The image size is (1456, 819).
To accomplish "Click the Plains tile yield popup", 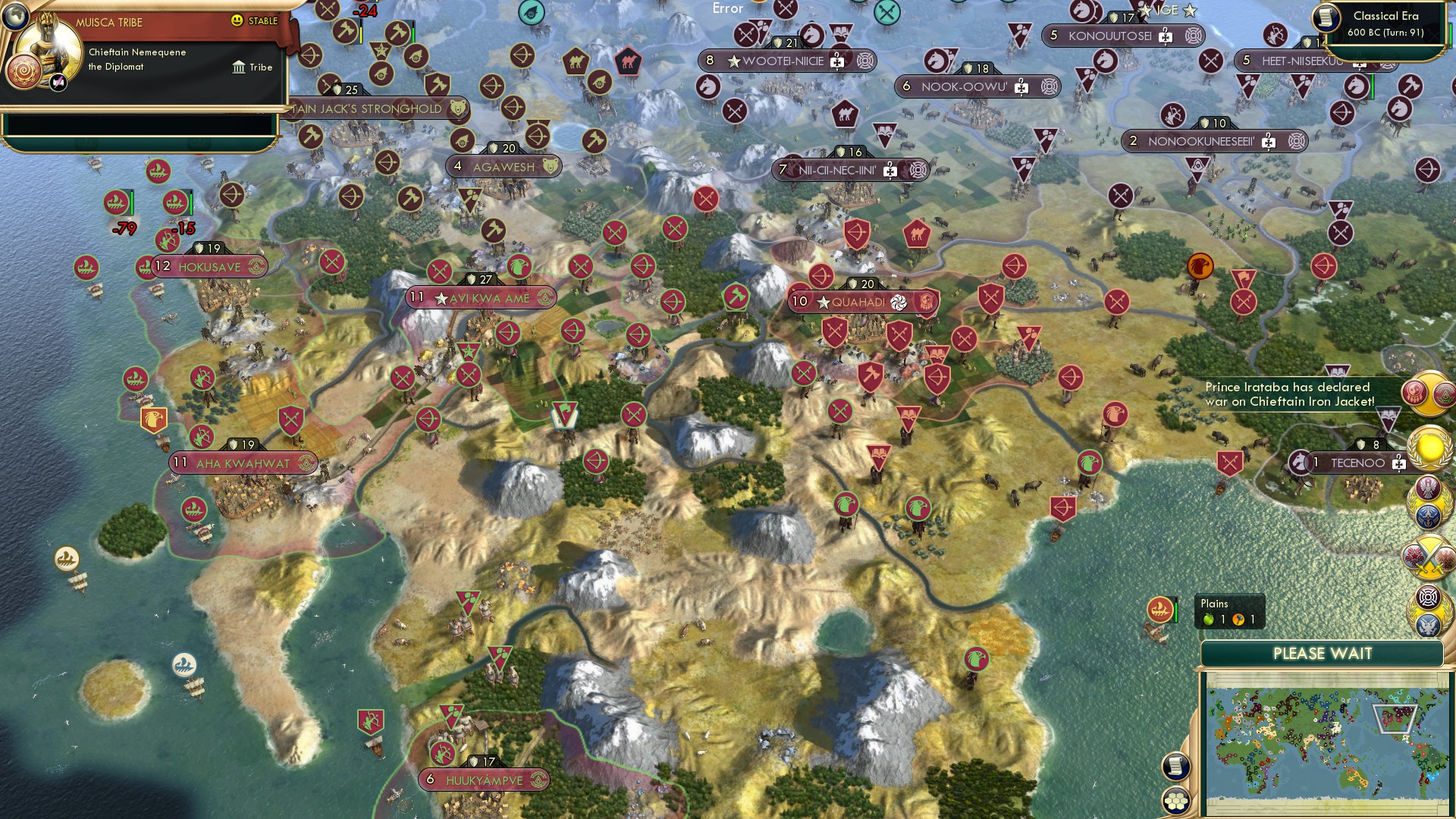I will tap(1228, 610).
